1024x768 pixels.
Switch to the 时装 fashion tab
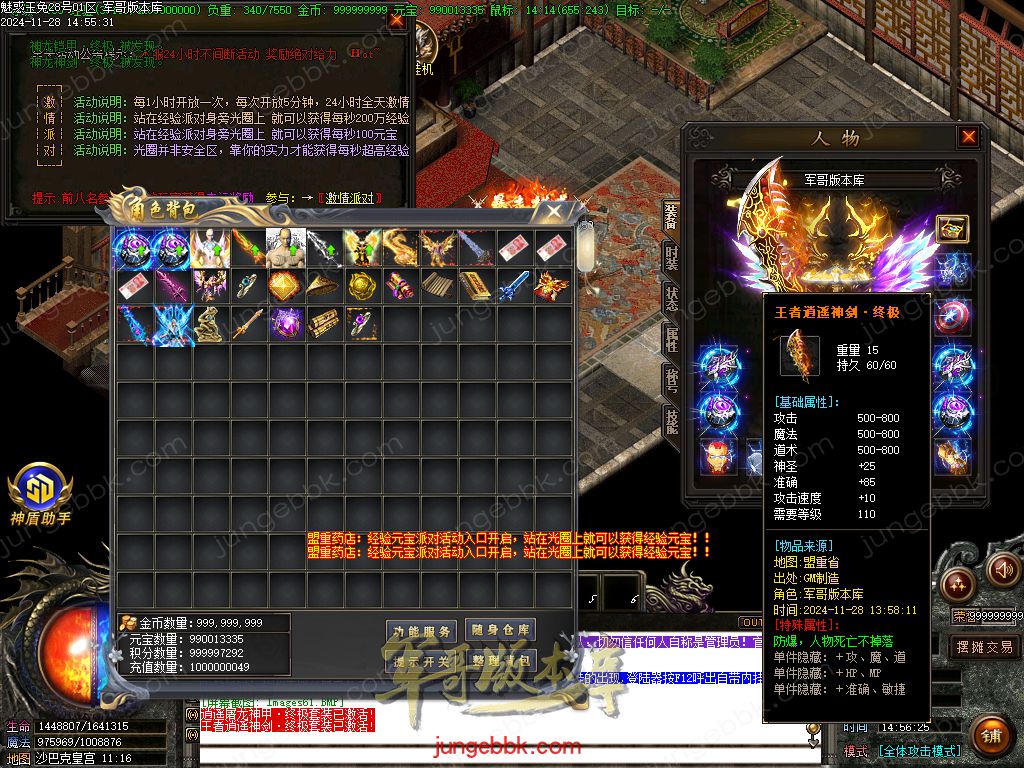click(671, 256)
